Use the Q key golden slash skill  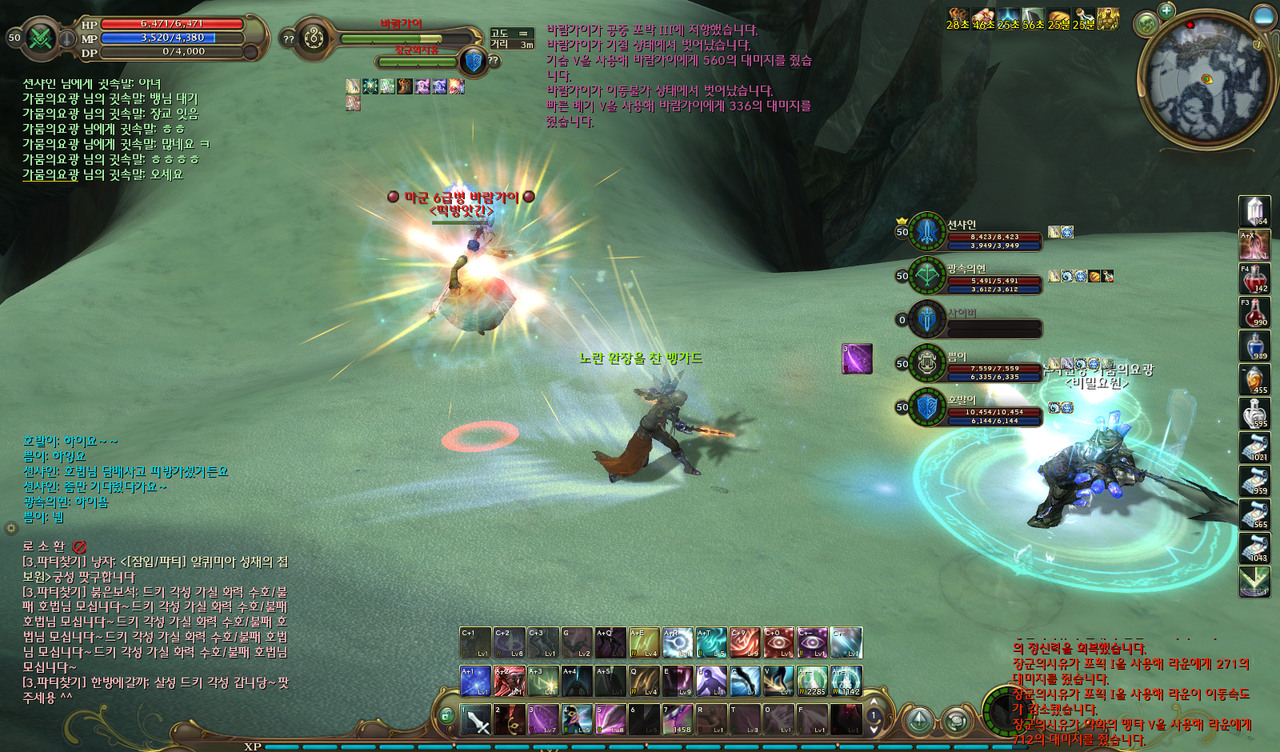[x=644, y=681]
